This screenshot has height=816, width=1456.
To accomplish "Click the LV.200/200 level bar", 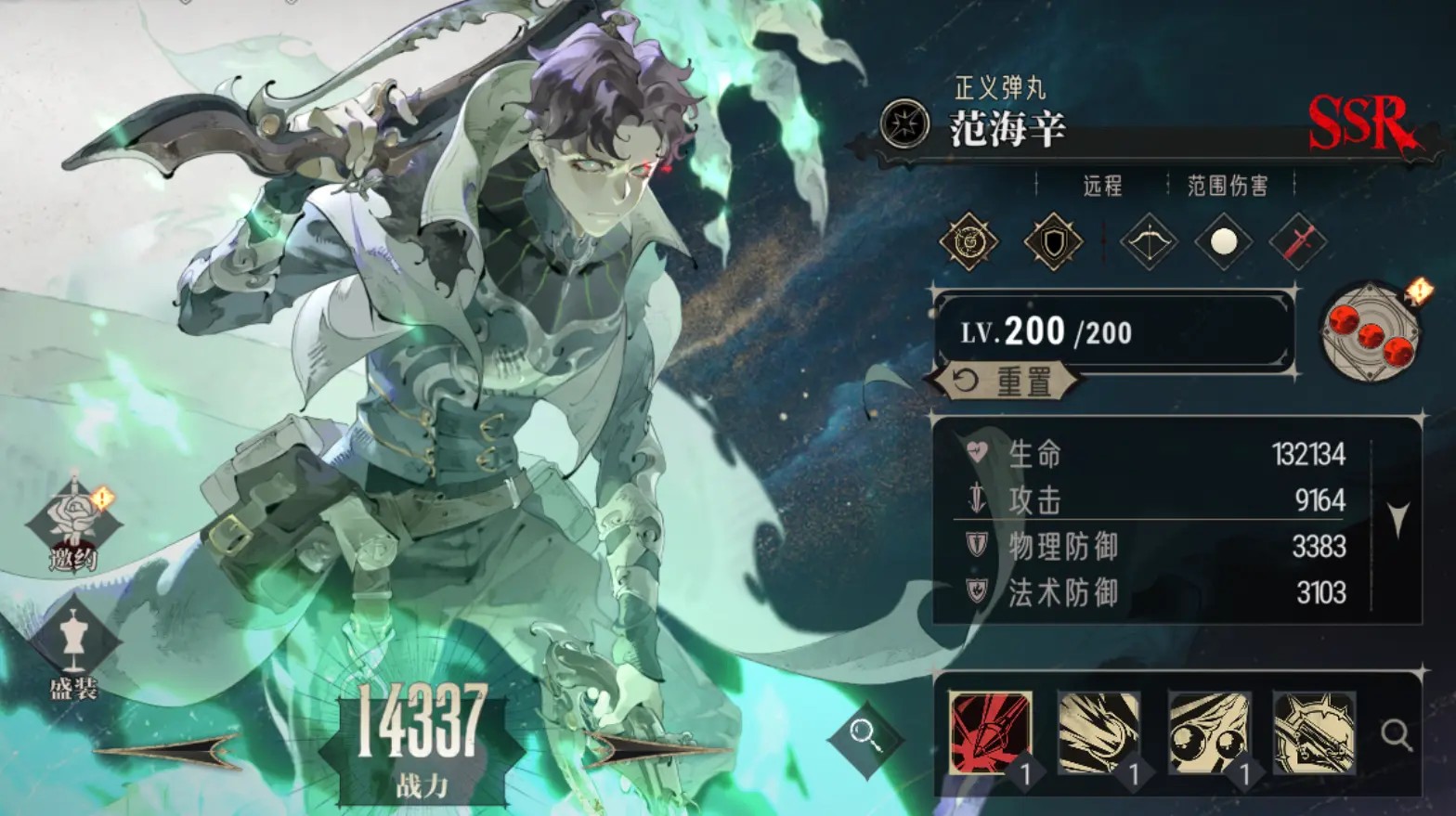I will [1112, 332].
